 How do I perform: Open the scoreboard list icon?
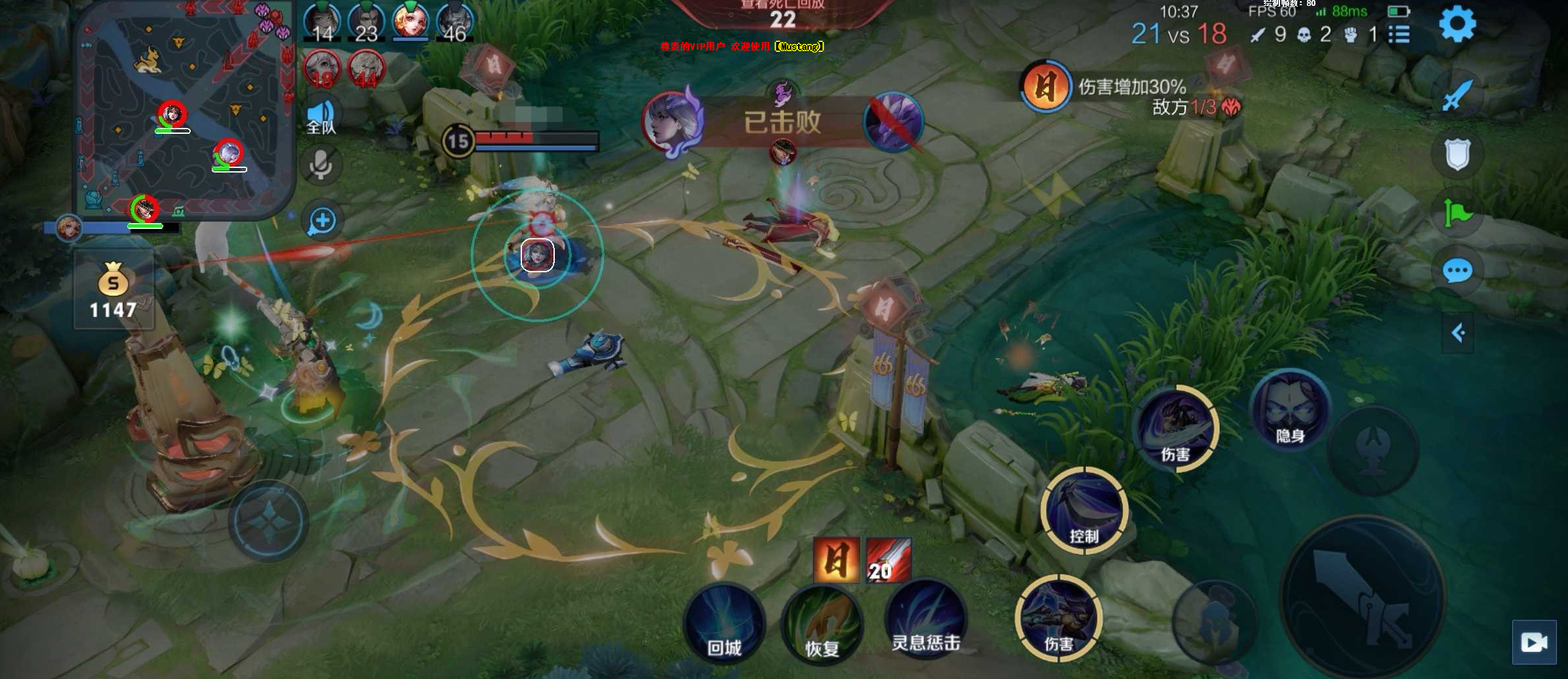(x=1399, y=34)
